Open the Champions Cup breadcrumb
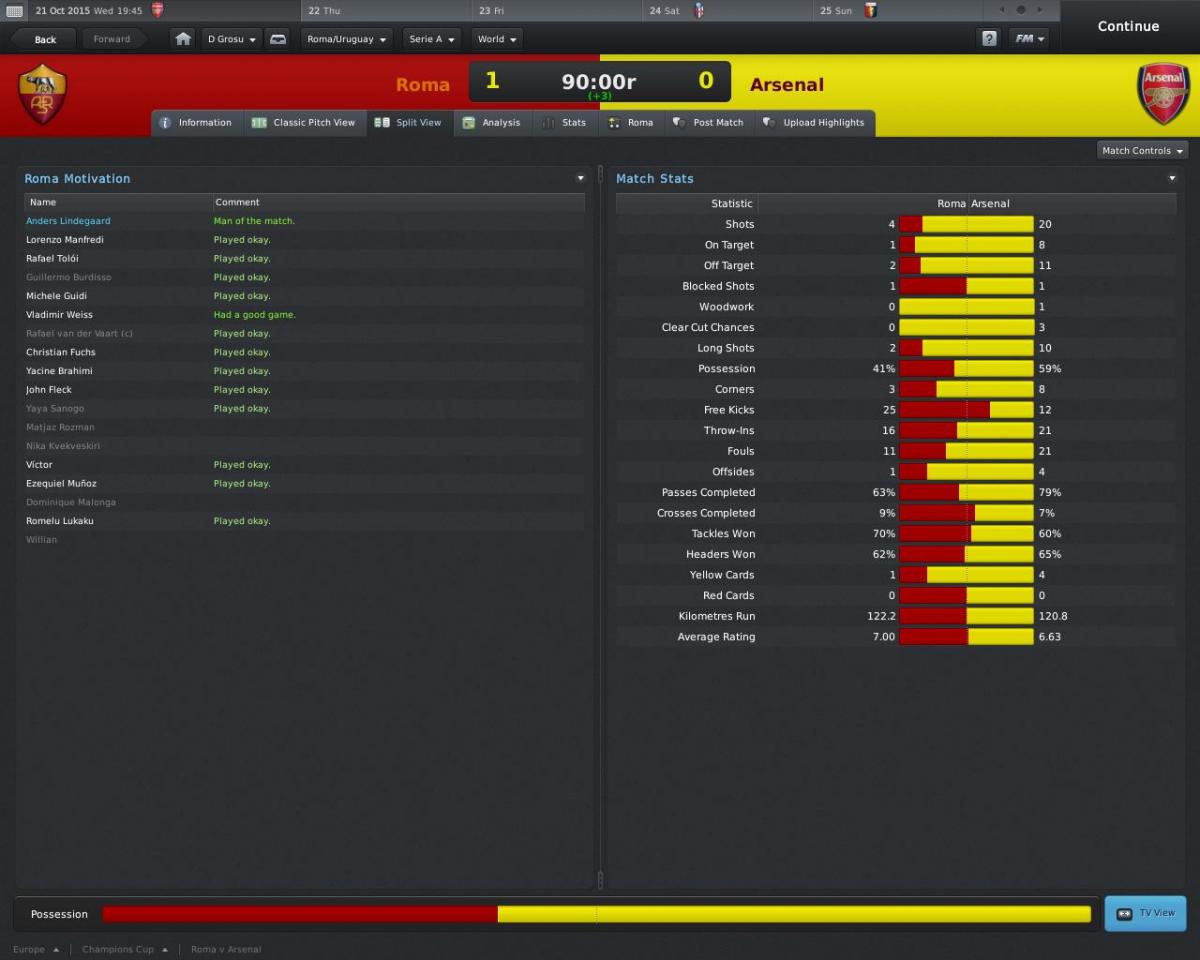 click(x=118, y=949)
